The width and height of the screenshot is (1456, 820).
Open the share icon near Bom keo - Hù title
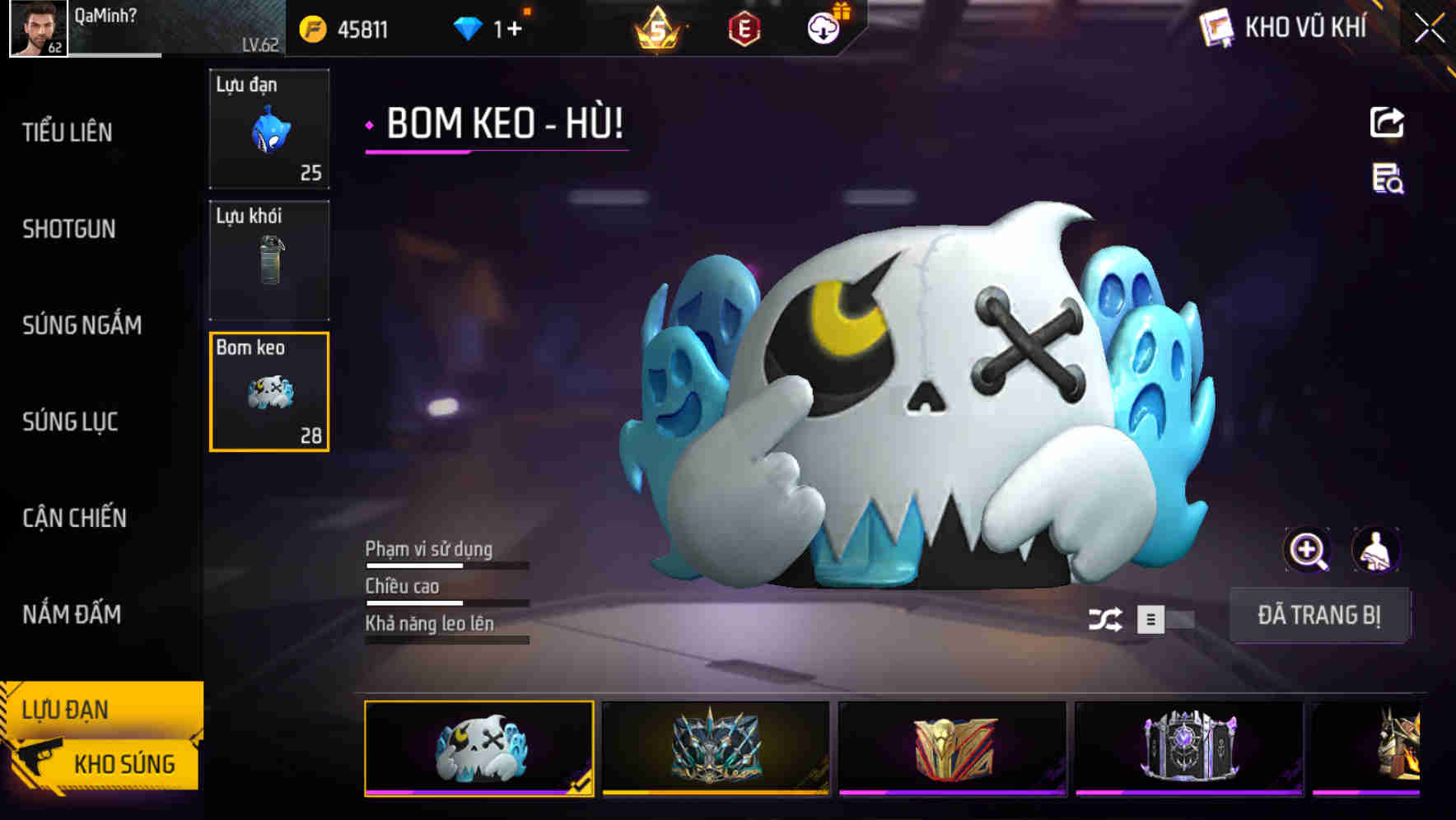[x=1388, y=122]
